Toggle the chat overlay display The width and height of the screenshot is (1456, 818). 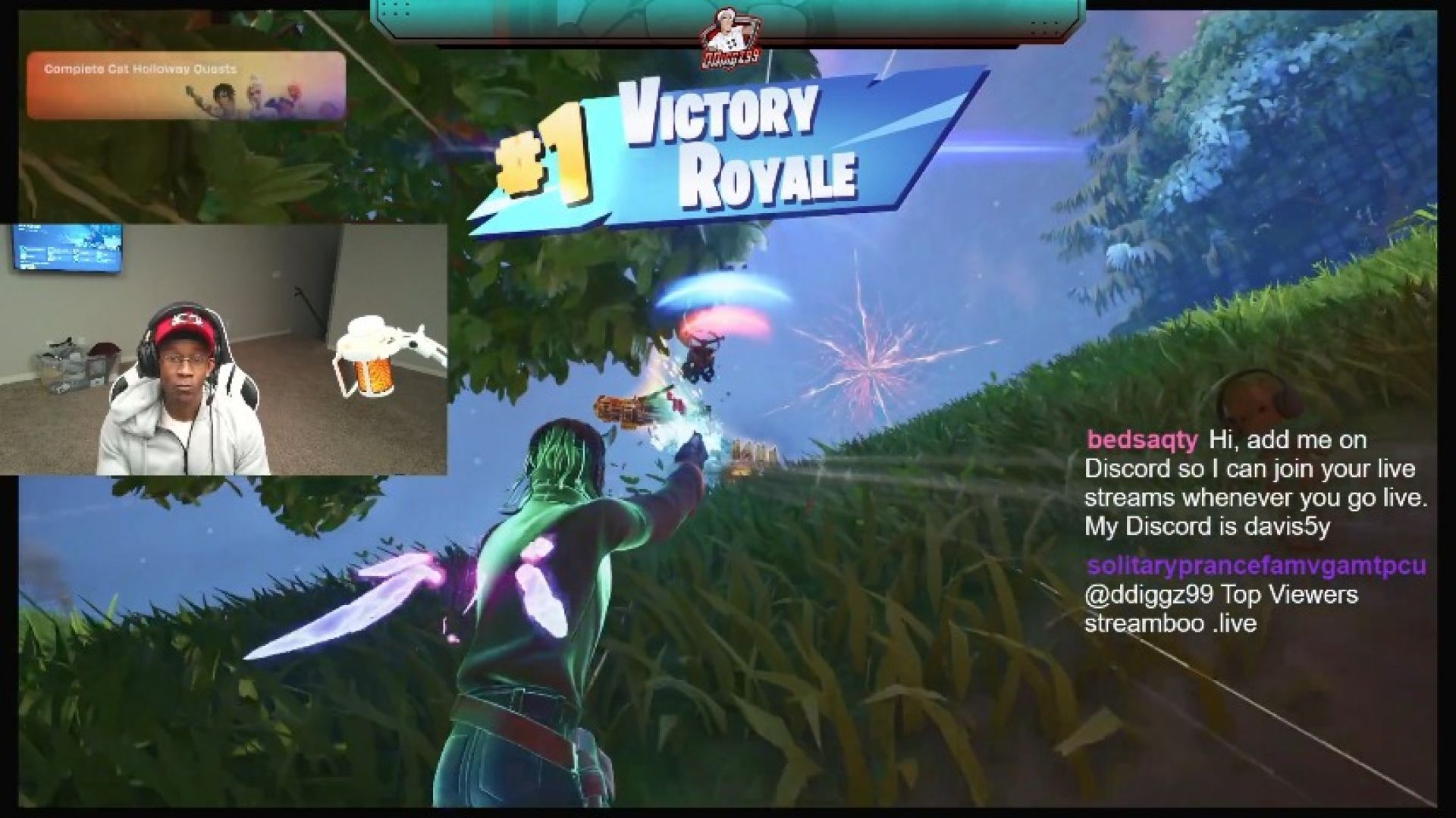(1251, 531)
